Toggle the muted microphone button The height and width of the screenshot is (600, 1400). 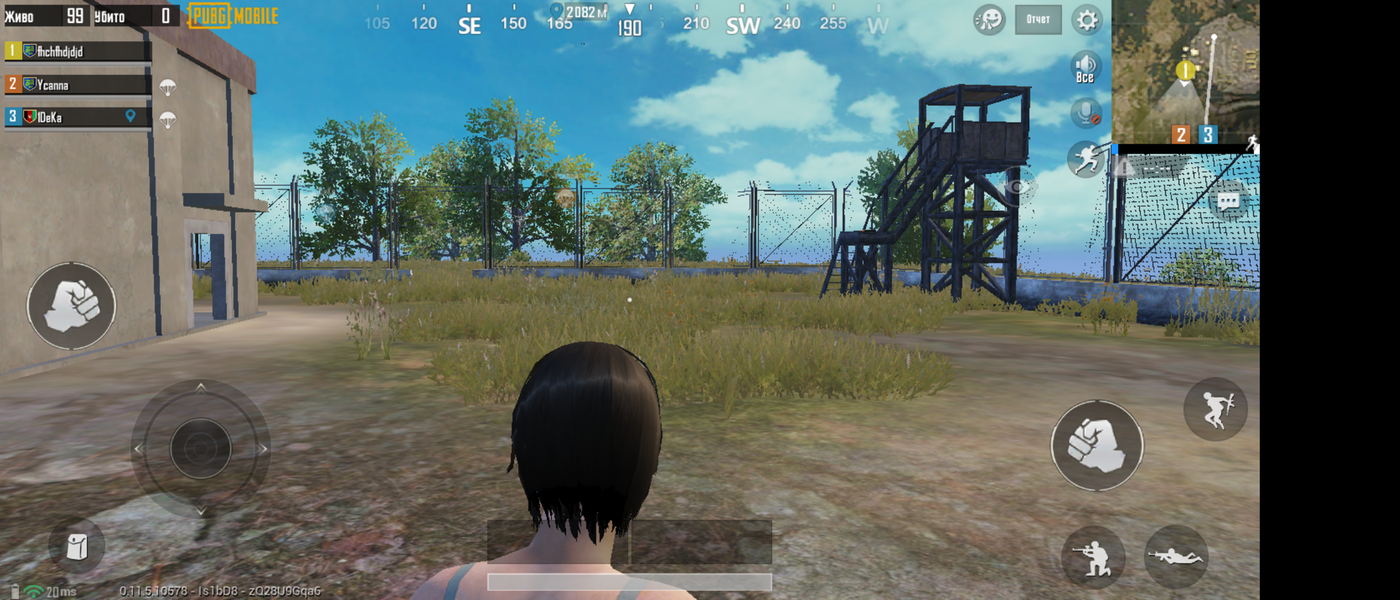1086,113
